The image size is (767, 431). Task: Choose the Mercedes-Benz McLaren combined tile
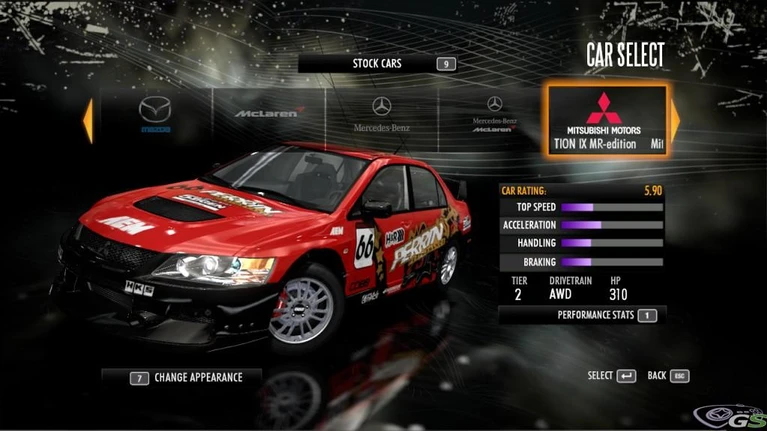tap(493, 117)
